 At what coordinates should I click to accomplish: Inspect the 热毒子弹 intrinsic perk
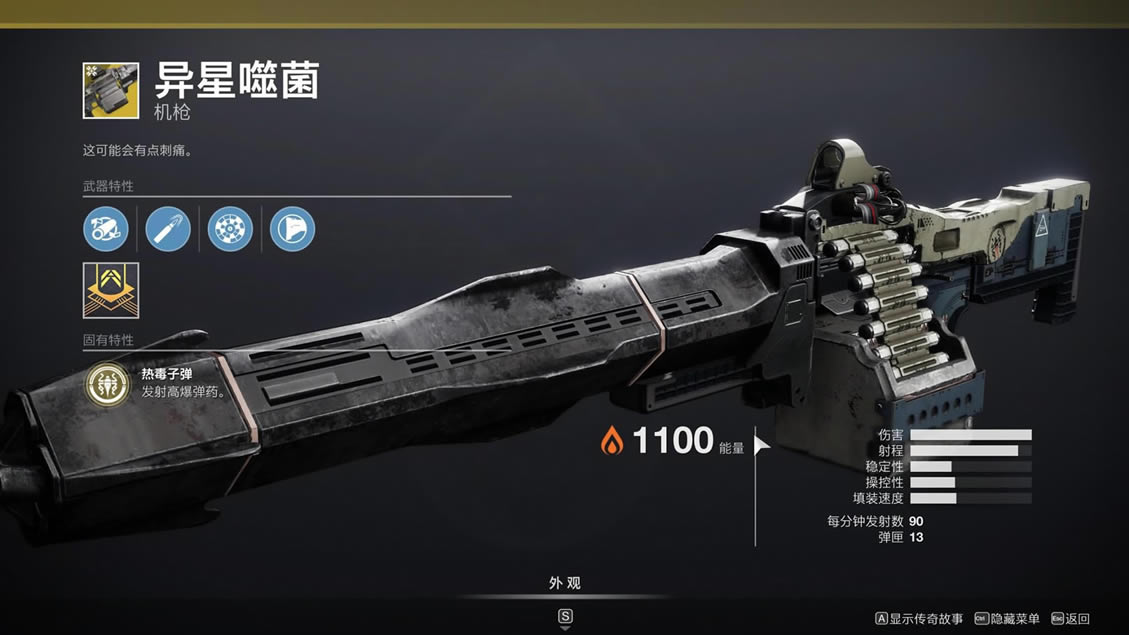pos(105,383)
